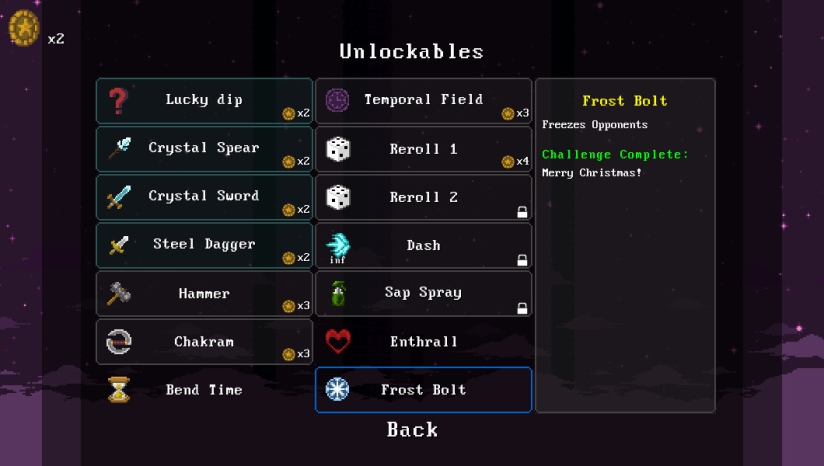Open the Temporal Field entry

coord(423,100)
